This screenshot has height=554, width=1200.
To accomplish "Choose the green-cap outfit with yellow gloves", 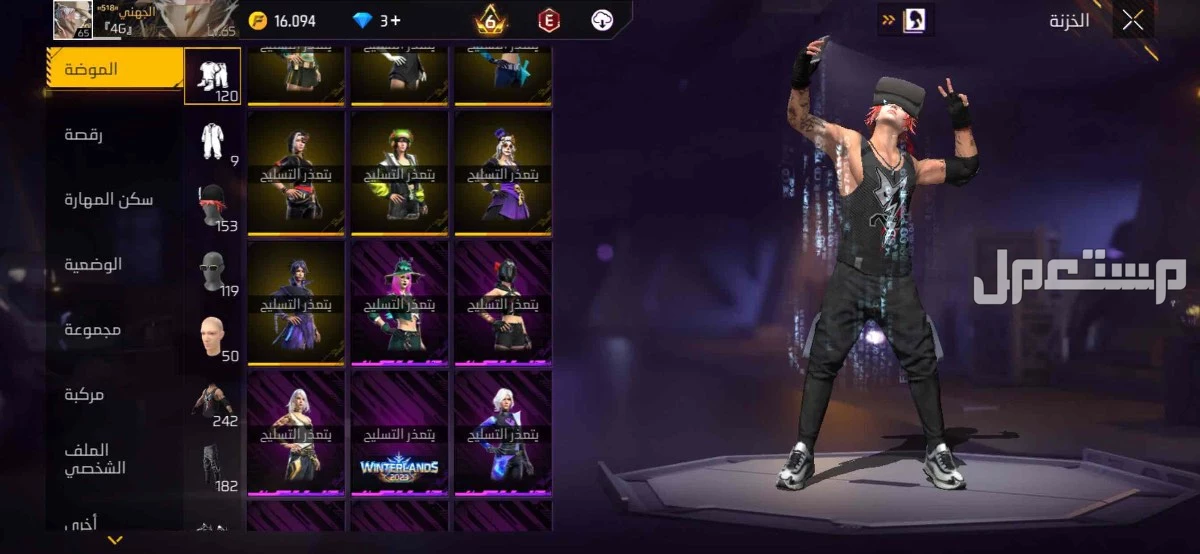I will (399, 173).
